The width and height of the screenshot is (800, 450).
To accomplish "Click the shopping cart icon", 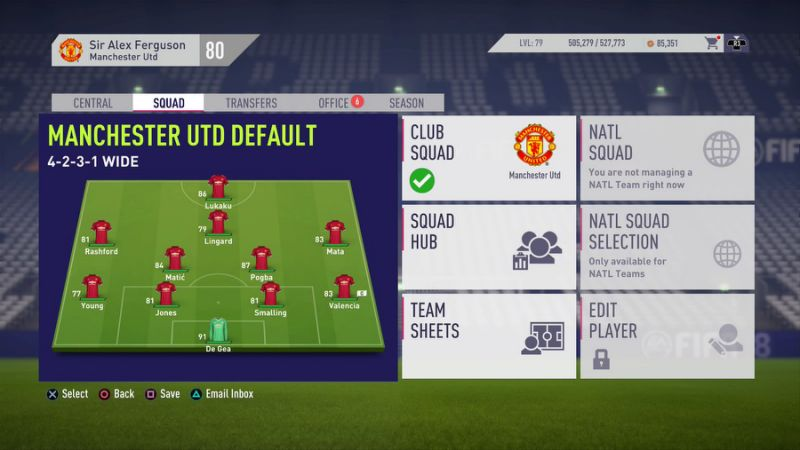I will 712,43.
